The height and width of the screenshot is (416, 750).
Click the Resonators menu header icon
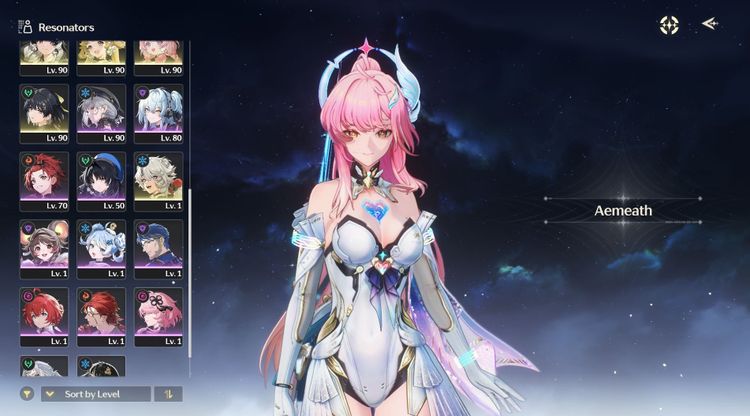click(24, 27)
